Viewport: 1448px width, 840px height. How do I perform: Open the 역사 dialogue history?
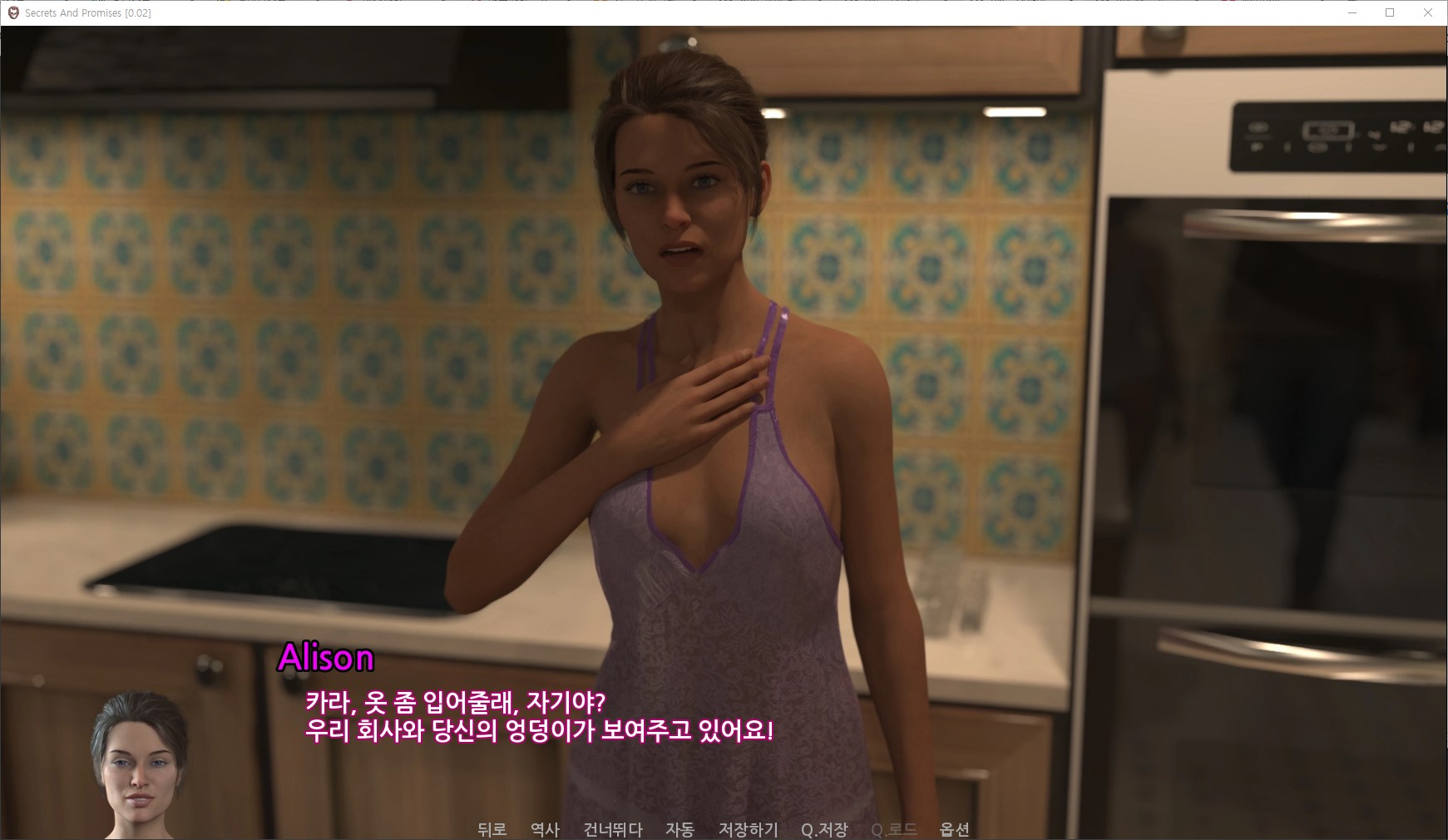click(x=545, y=829)
